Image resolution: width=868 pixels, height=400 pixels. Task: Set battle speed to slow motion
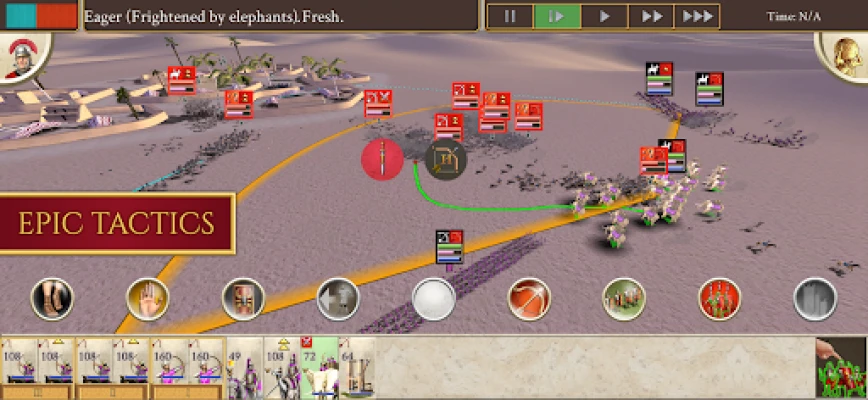point(557,16)
